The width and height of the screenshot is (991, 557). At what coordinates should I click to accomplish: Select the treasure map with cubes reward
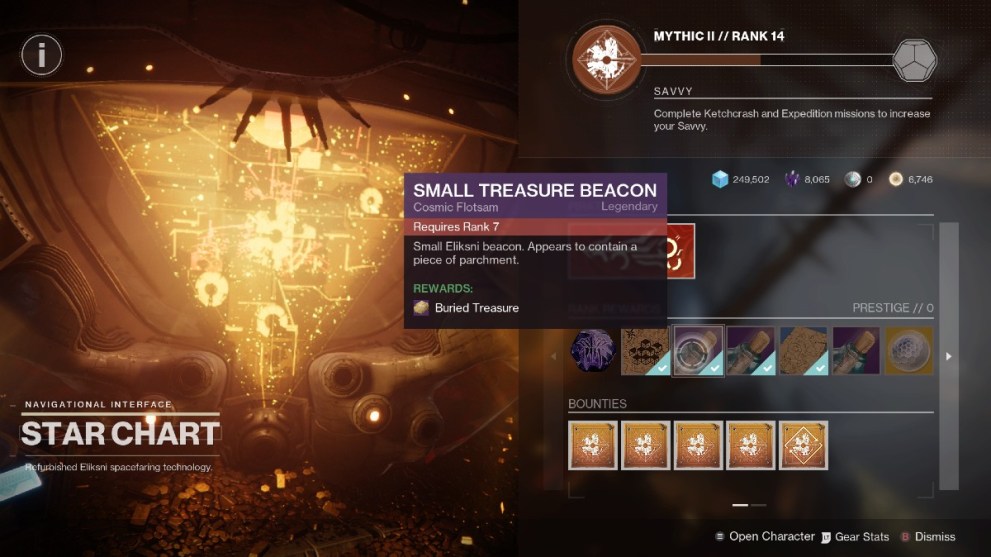tap(646, 351)
